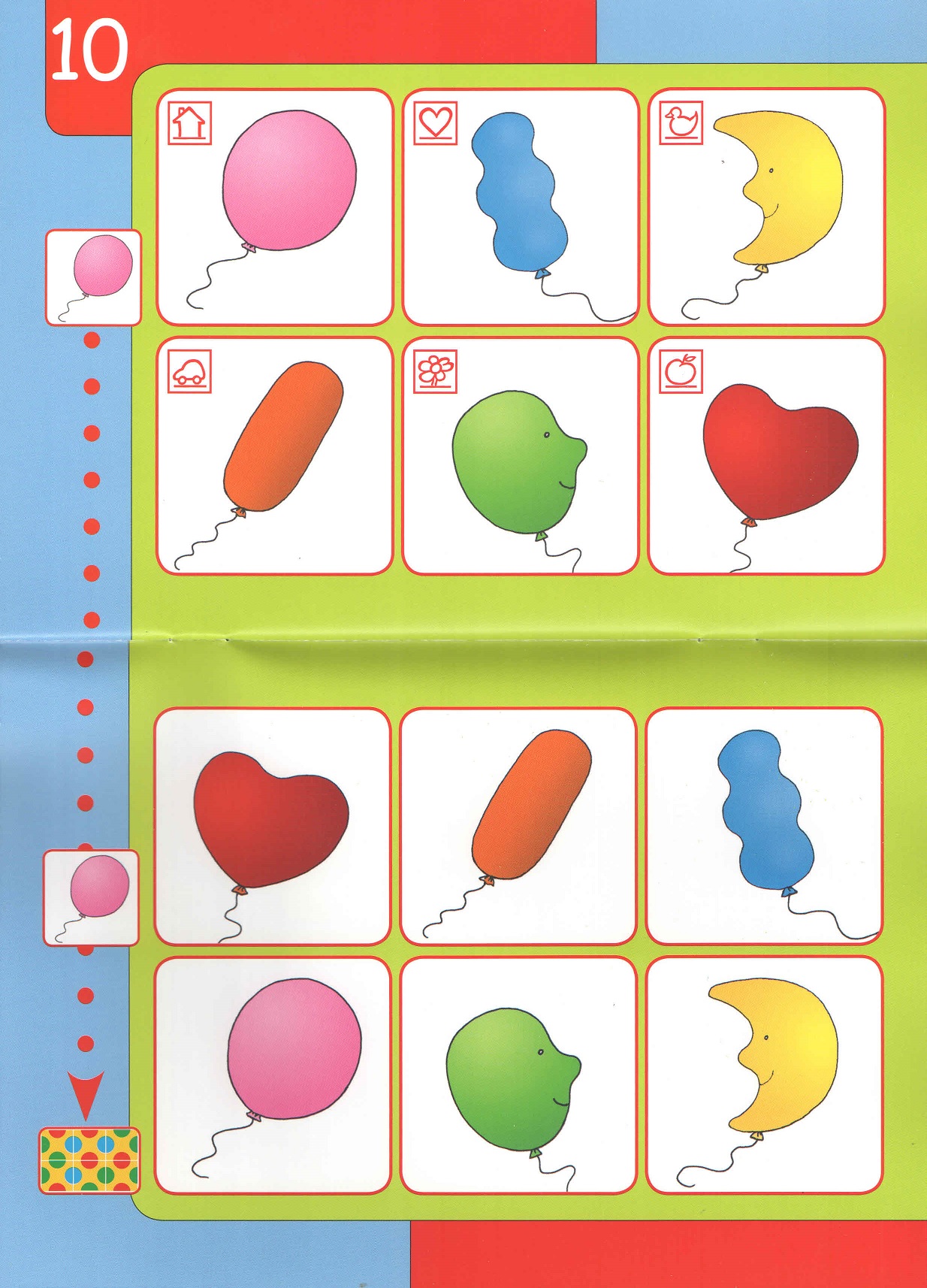Select the orange balloon tile marked with a car
Screen dimensions: 927x1288
click(275, 455)
